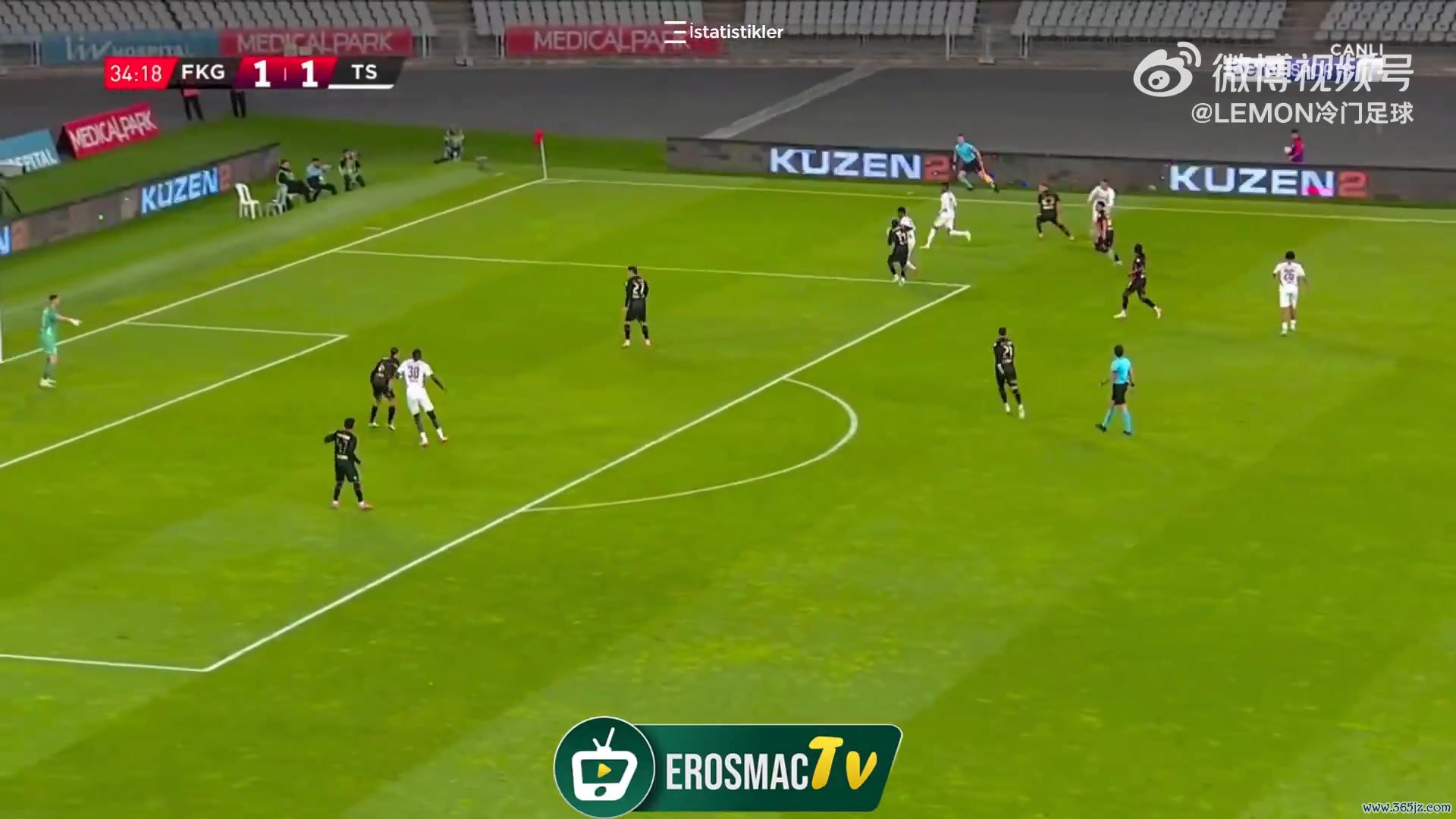This screenshot has height=819, width=1456.
Task: Open the İstatistikler statistics menu
Action: pyautogui.click(x=723, y=32)
